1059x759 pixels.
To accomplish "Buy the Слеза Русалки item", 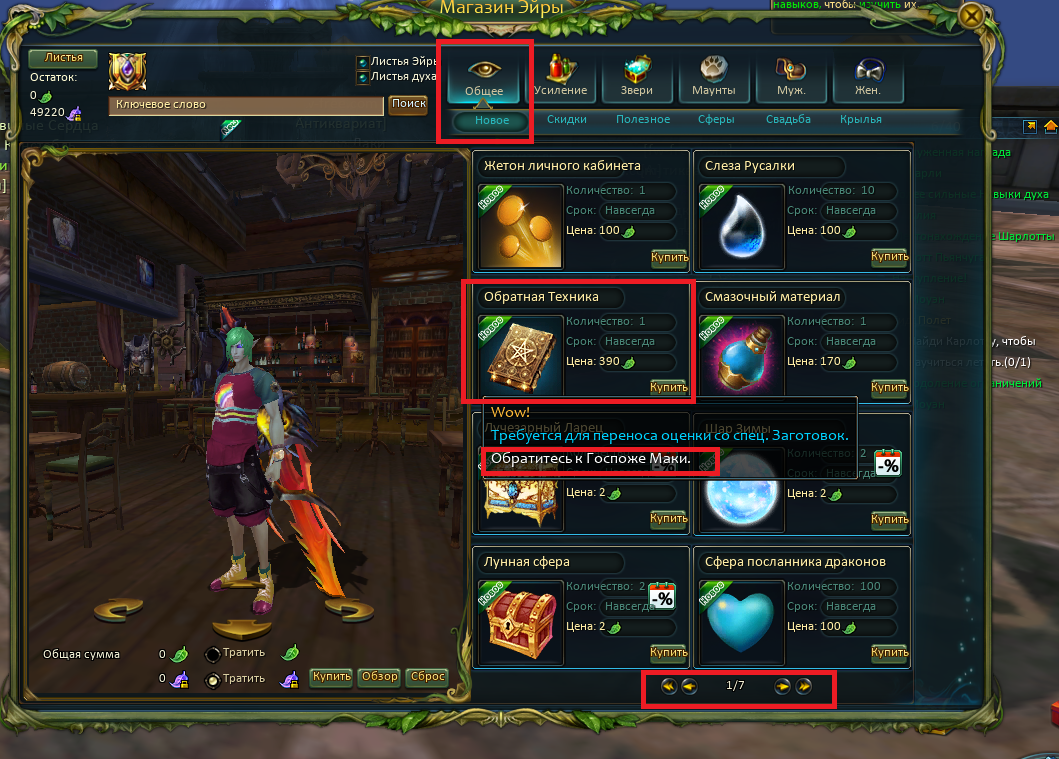I will coord(889,257).
